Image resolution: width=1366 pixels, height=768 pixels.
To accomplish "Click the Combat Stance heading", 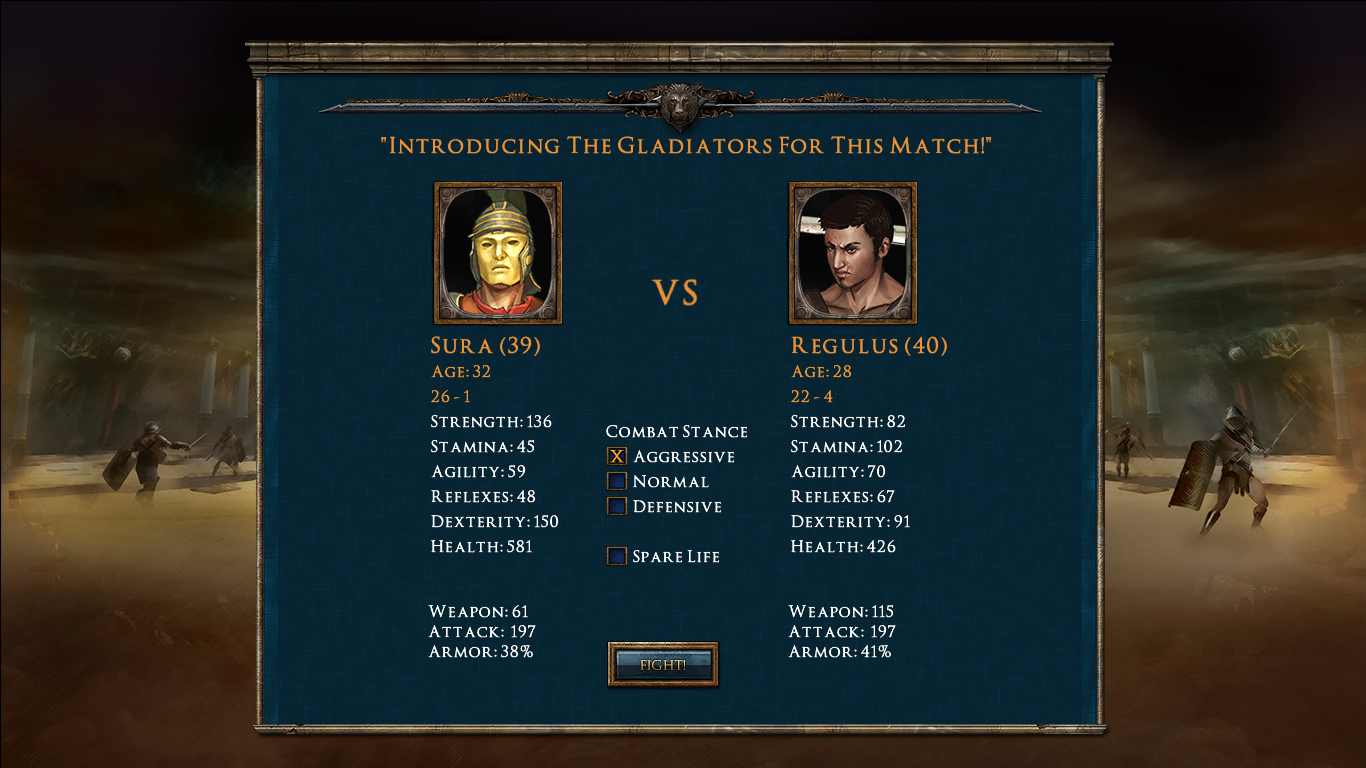I will point(677,431).
